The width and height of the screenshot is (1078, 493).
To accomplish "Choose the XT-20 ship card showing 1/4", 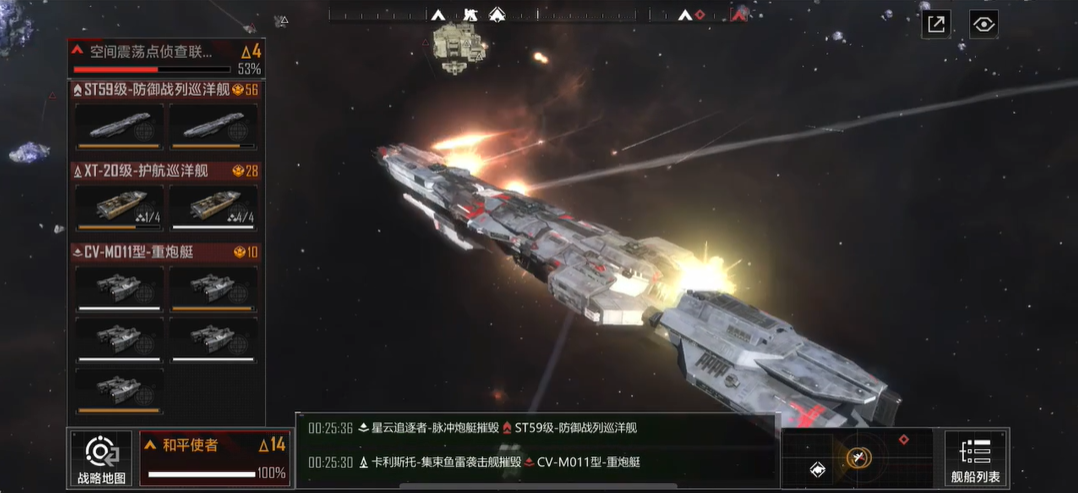I will [x=119, y=207].
